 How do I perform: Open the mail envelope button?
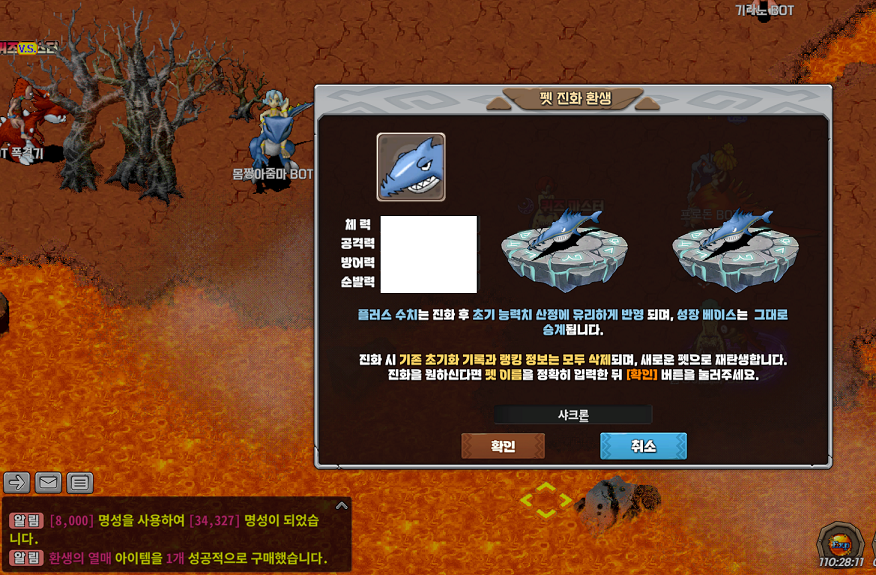coord(48,483)
